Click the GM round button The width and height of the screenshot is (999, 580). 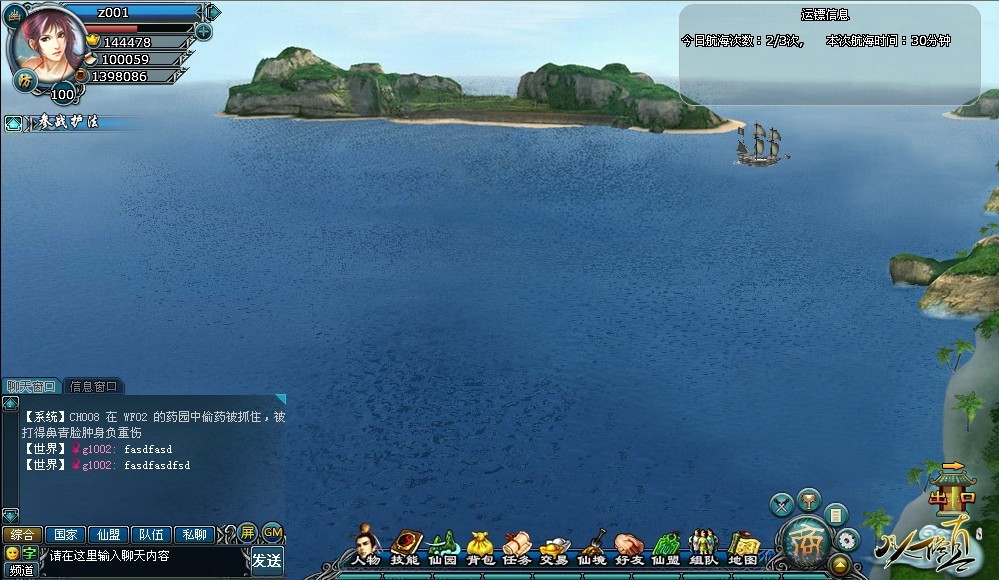[272, 532]
